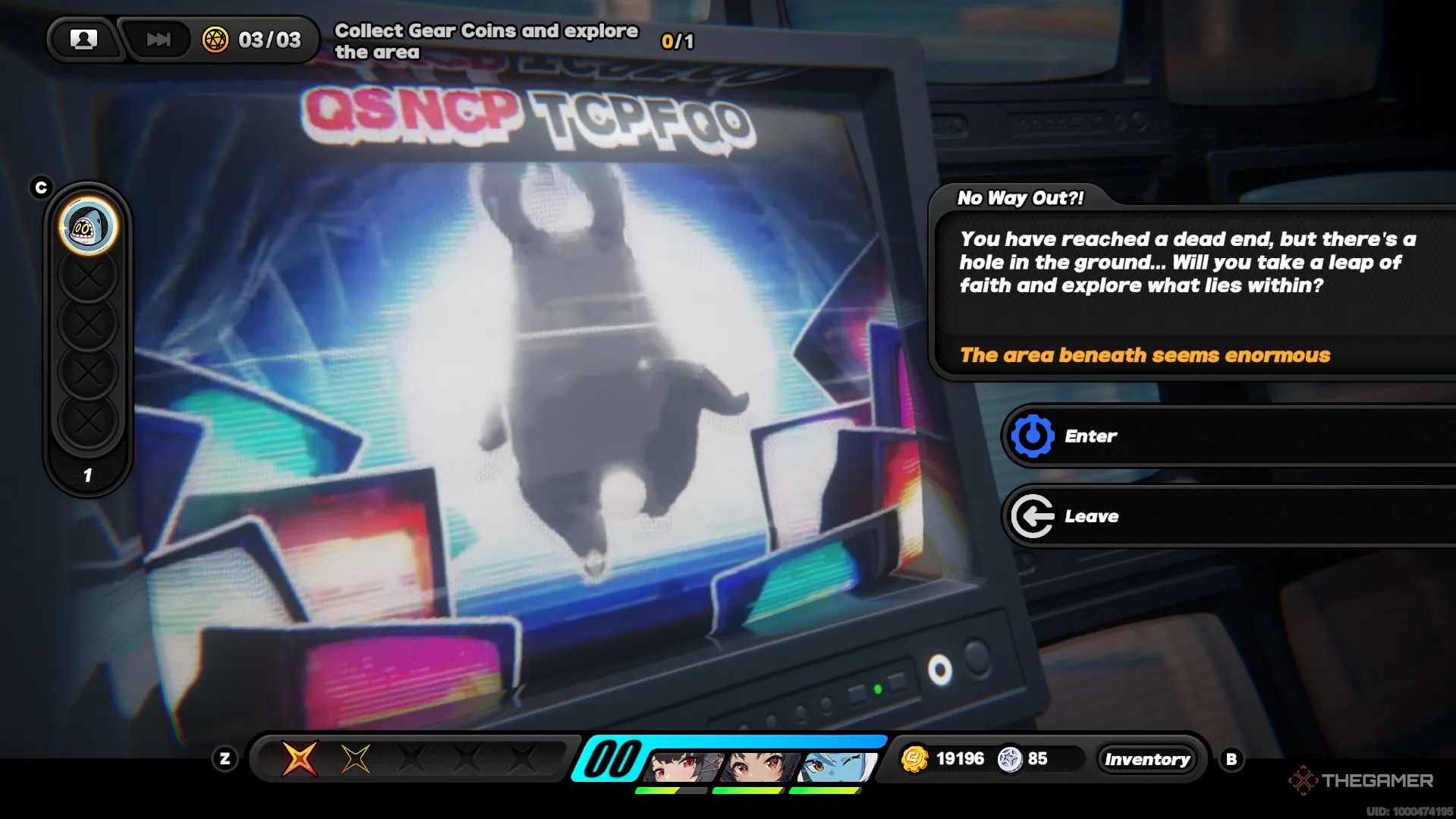The image size is (1456, 819).
Task: Click the red star charge icon near Z
Action: click(x=302, y=758)
